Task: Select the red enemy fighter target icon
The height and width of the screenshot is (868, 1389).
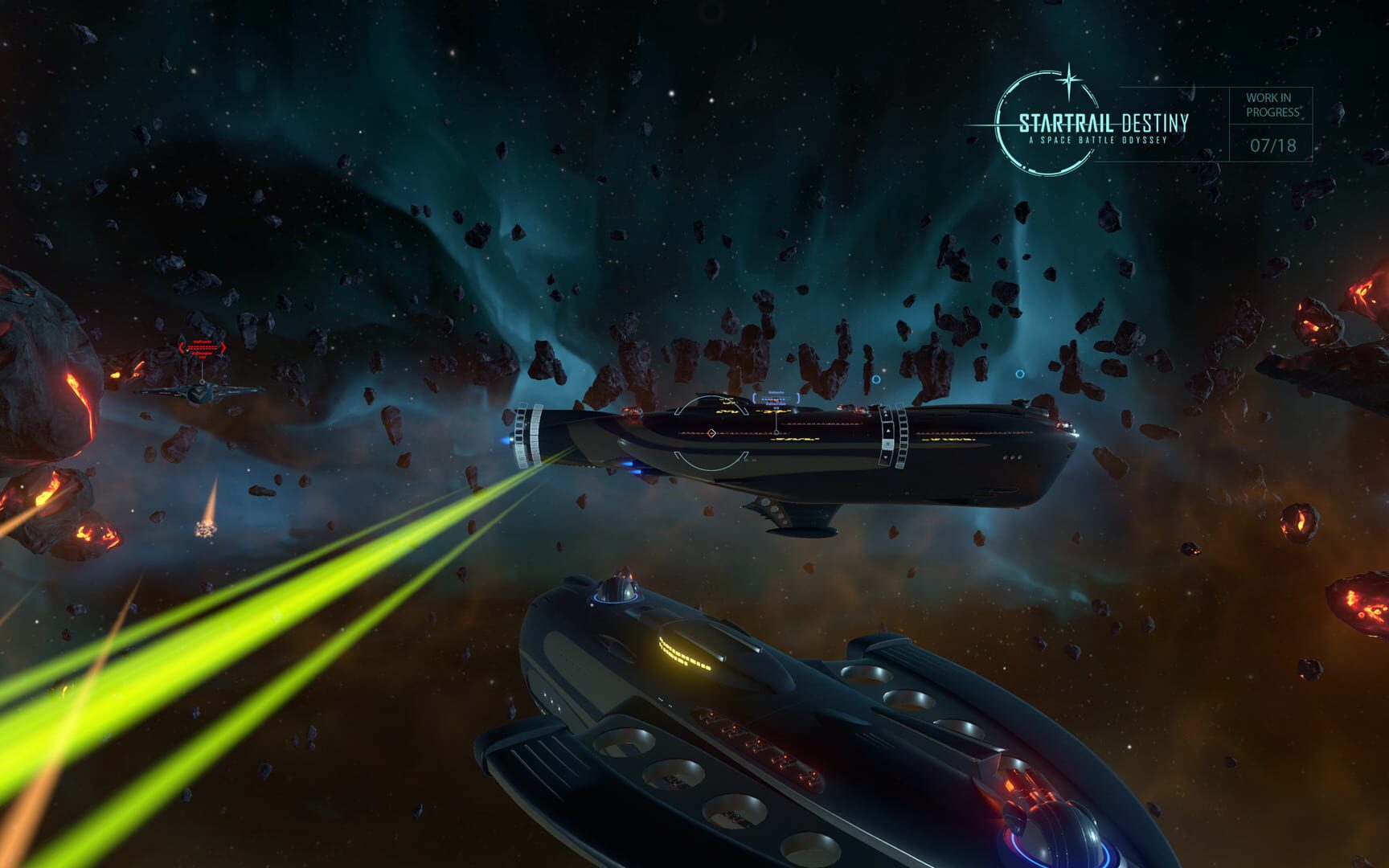Action: click(x=202, y=393)
